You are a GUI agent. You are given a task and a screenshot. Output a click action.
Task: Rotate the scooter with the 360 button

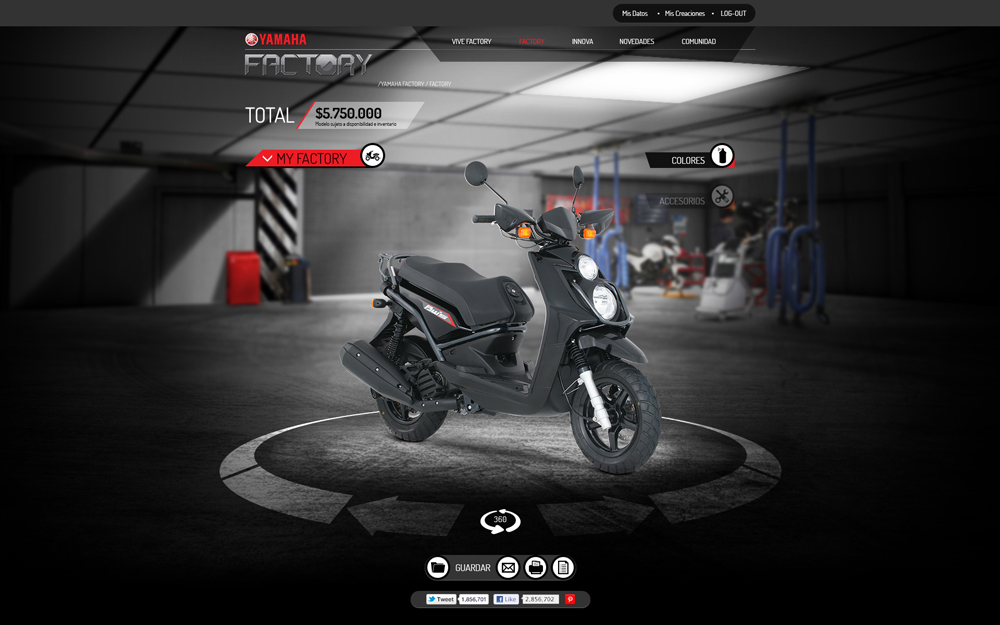(x=500, y=520)
